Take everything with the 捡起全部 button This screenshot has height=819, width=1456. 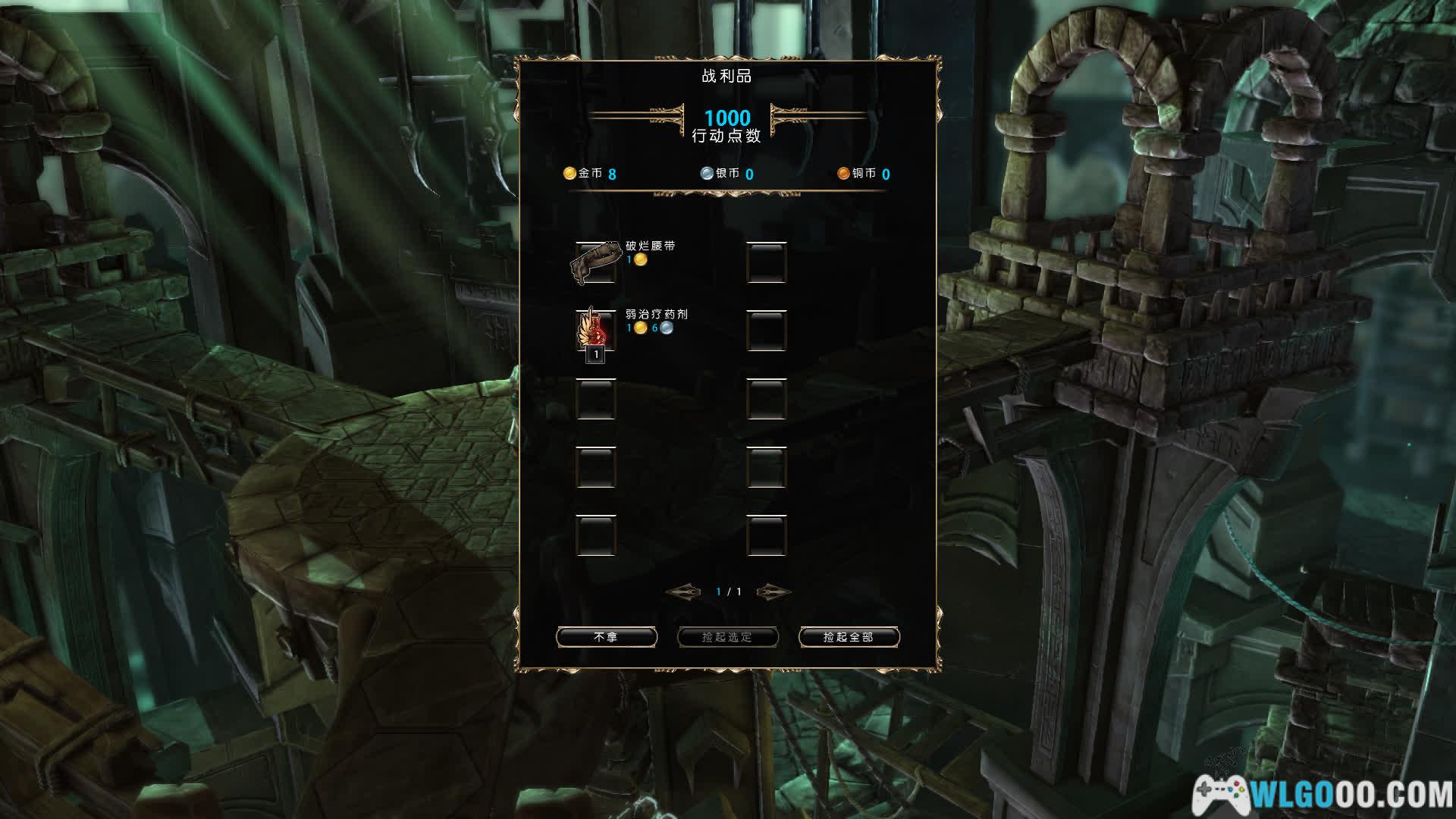[x=849, y=637]
